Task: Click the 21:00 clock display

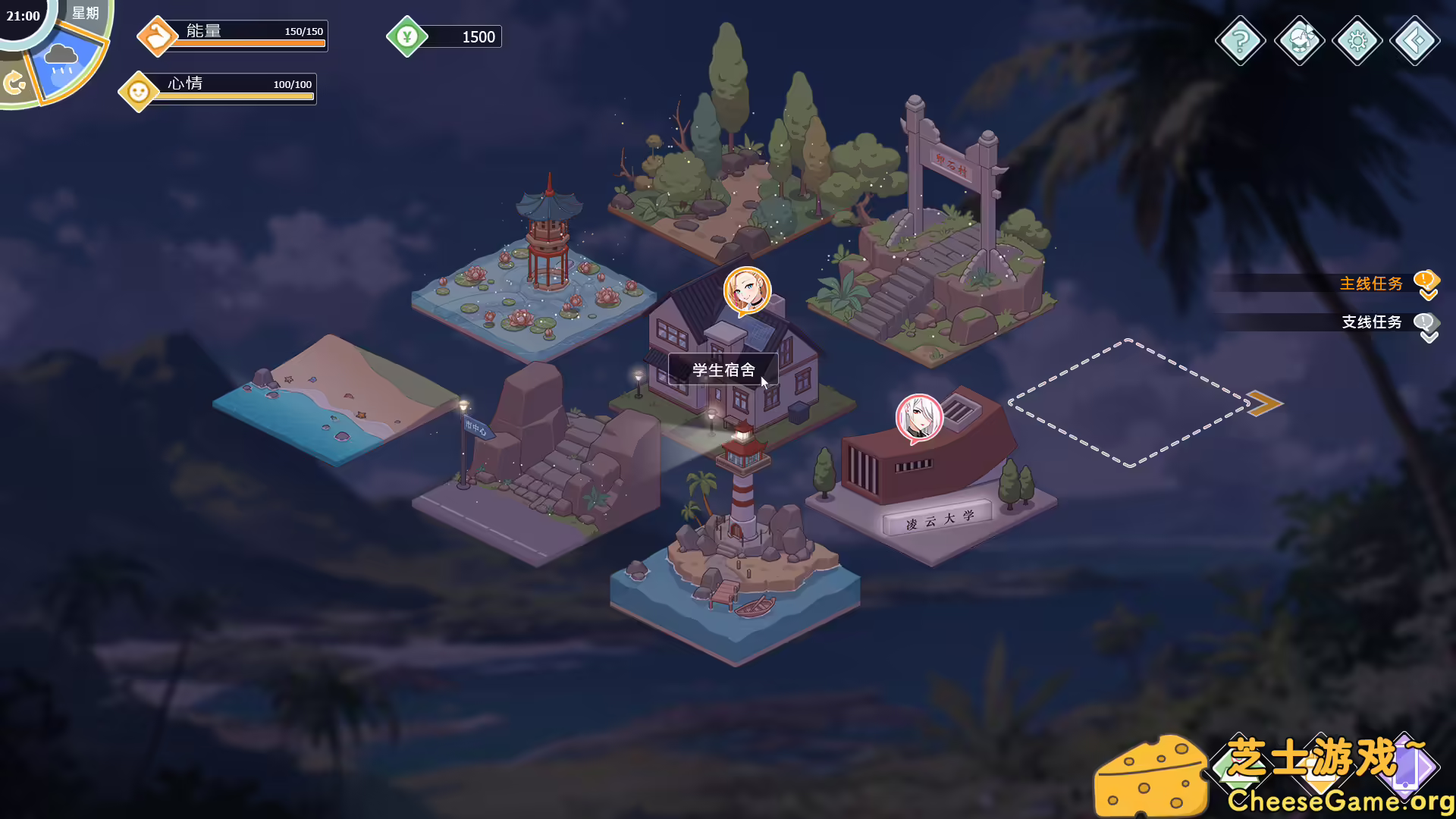Action: pyautogui.click(x=23, y=17)
